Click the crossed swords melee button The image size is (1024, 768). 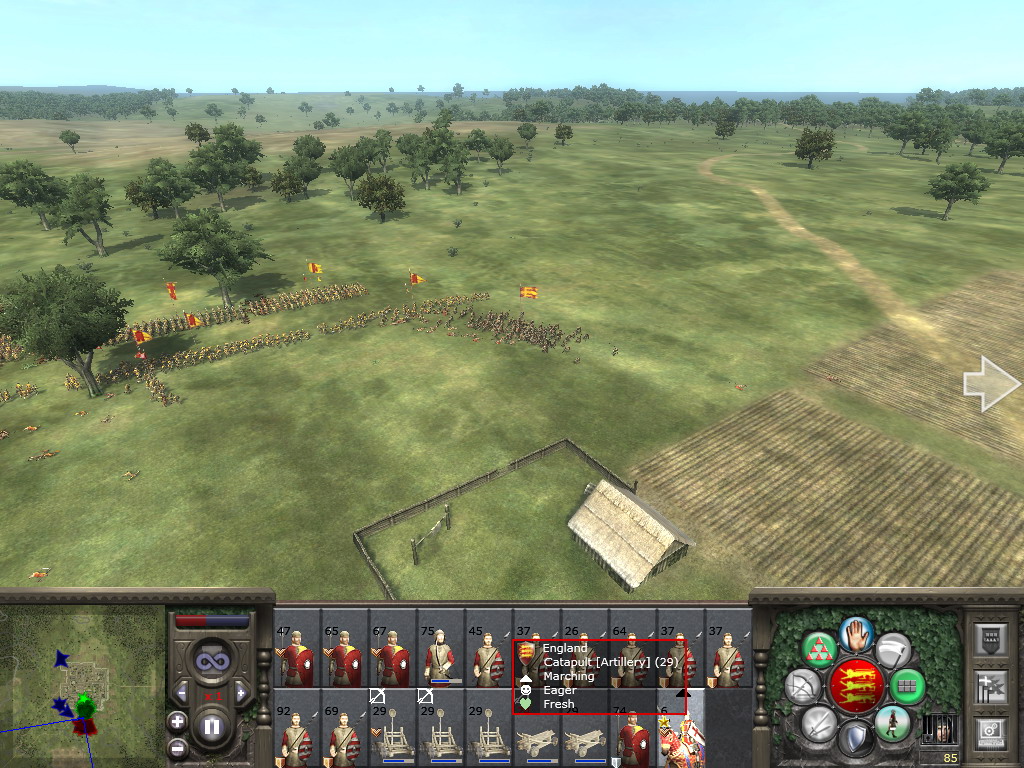pyautogui.click(x=819, y=722)
